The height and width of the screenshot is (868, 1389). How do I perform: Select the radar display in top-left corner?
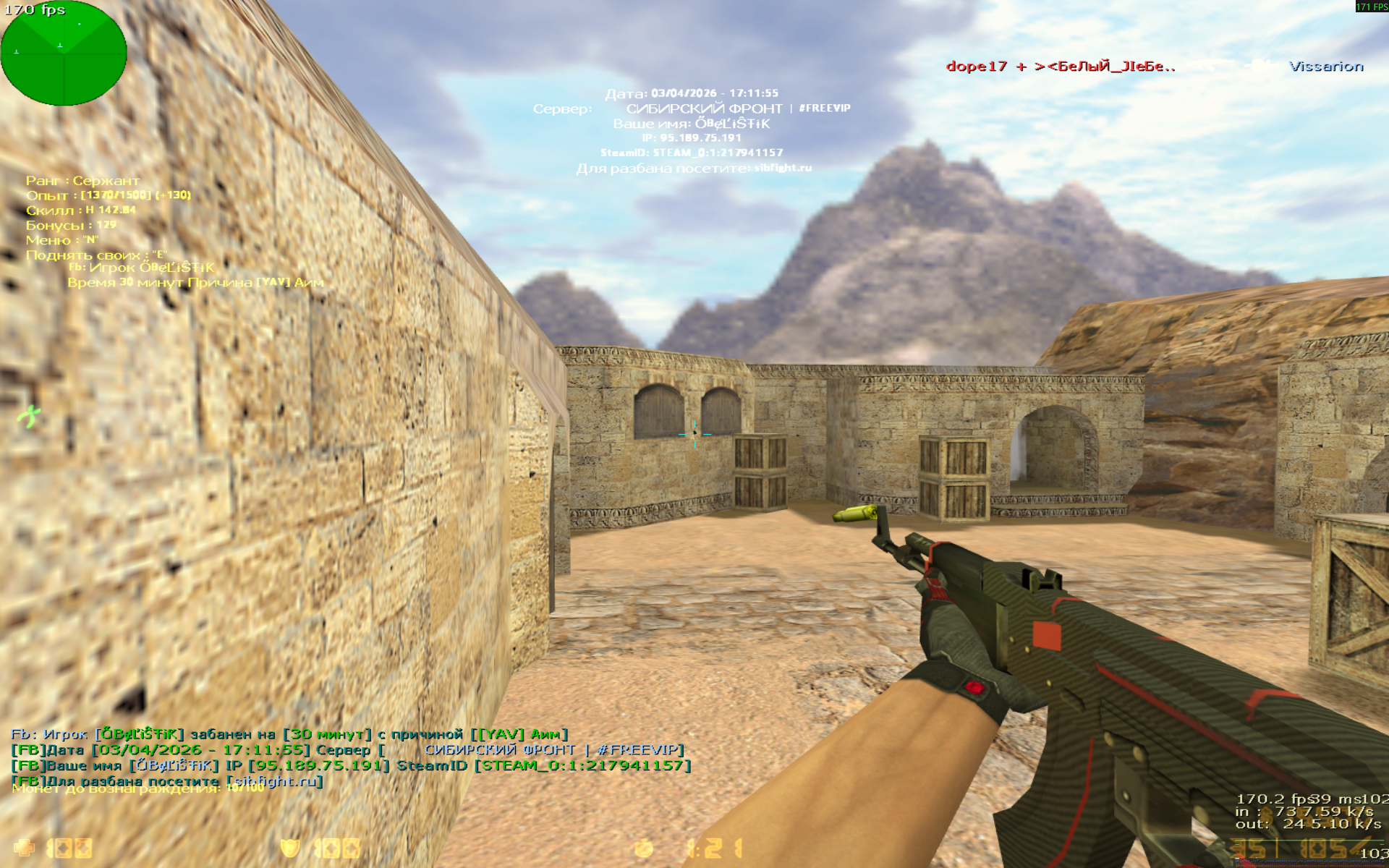[x=64, y=52]
